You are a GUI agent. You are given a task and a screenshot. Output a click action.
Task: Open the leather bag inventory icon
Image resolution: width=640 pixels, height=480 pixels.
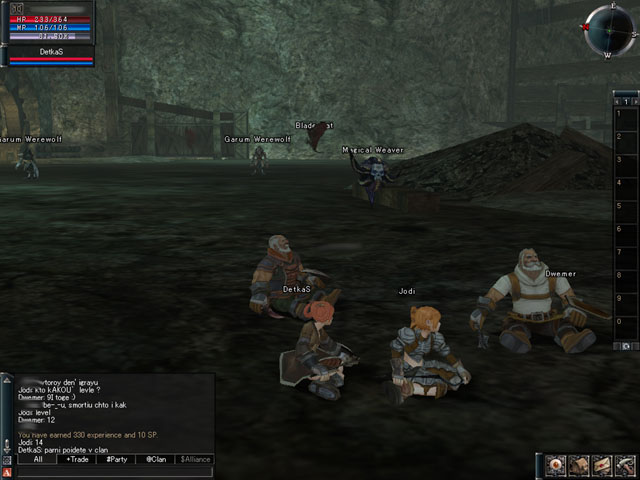(580, 465)
